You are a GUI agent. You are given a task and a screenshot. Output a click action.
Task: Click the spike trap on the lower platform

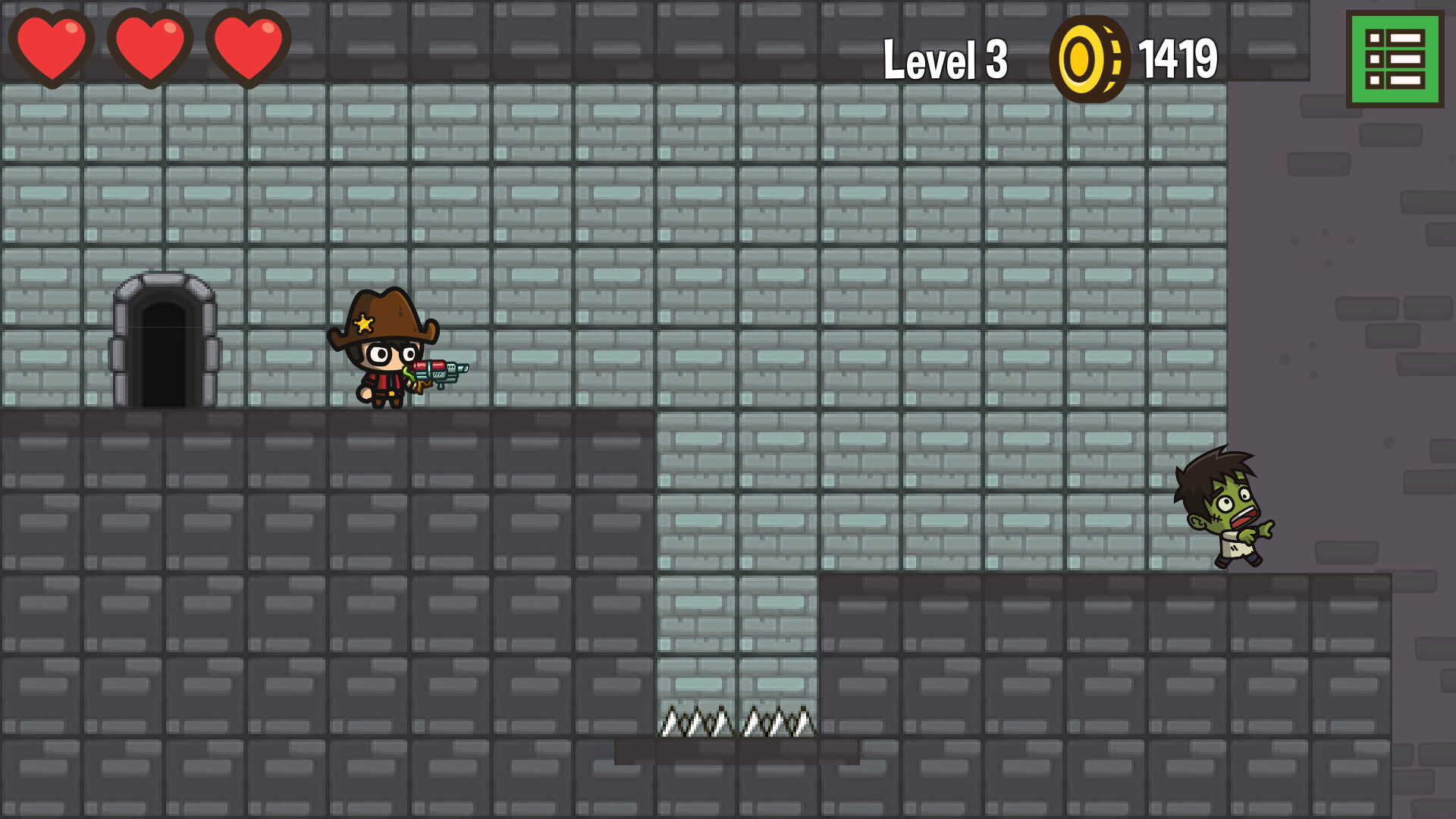coord(739,722)
